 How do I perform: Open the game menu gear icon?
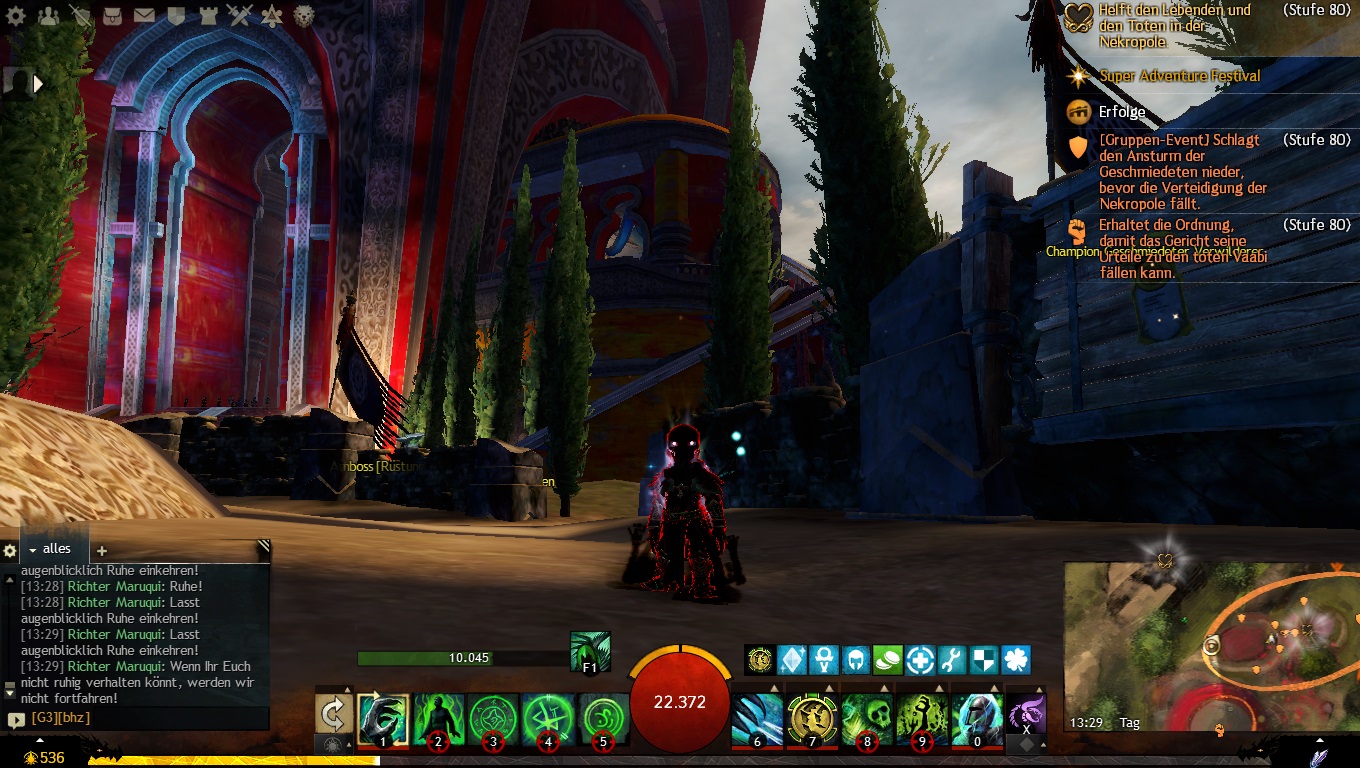pos(16,15)
